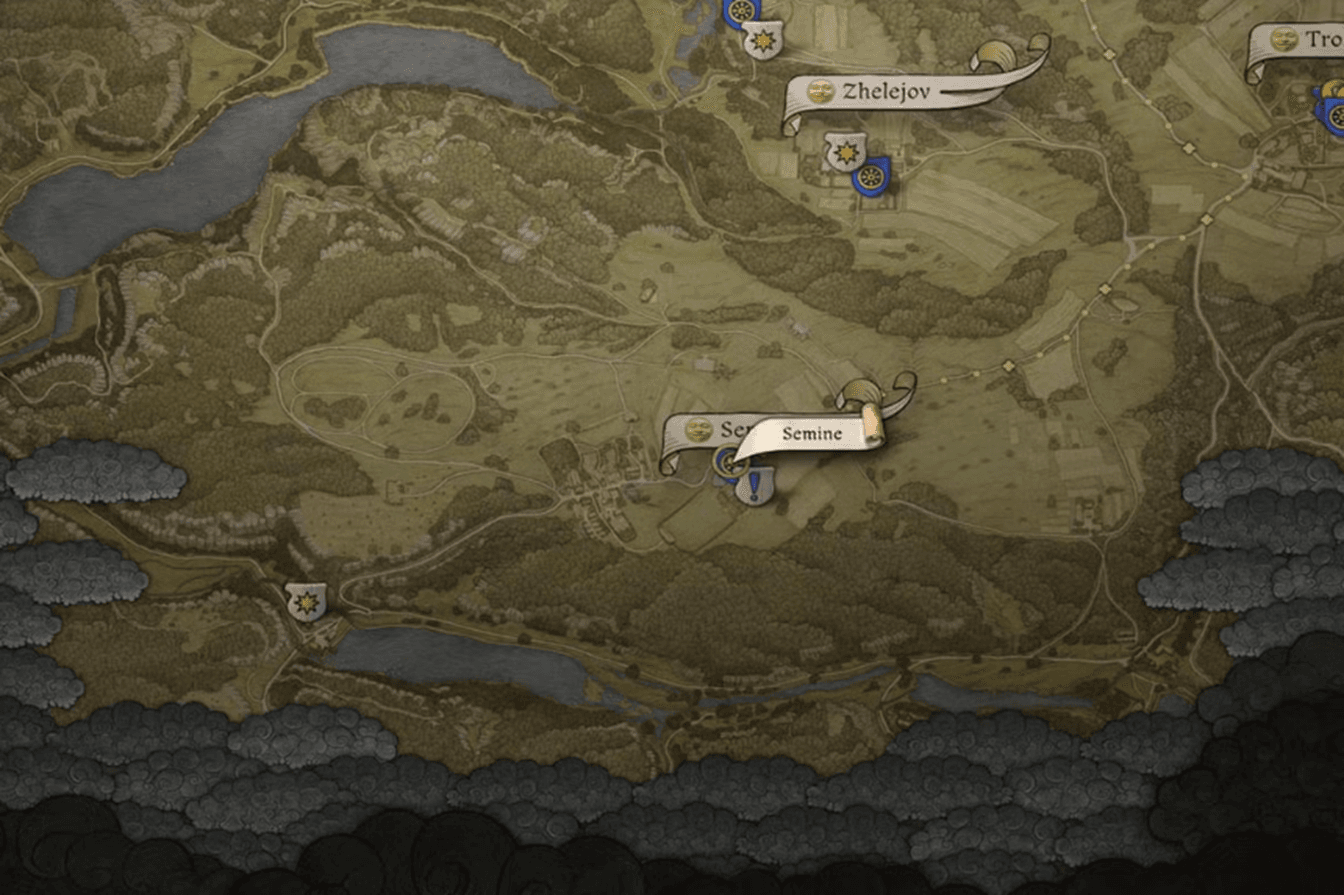Click the golden marker above the right-edge blue marker

(x=1331, y=88)
